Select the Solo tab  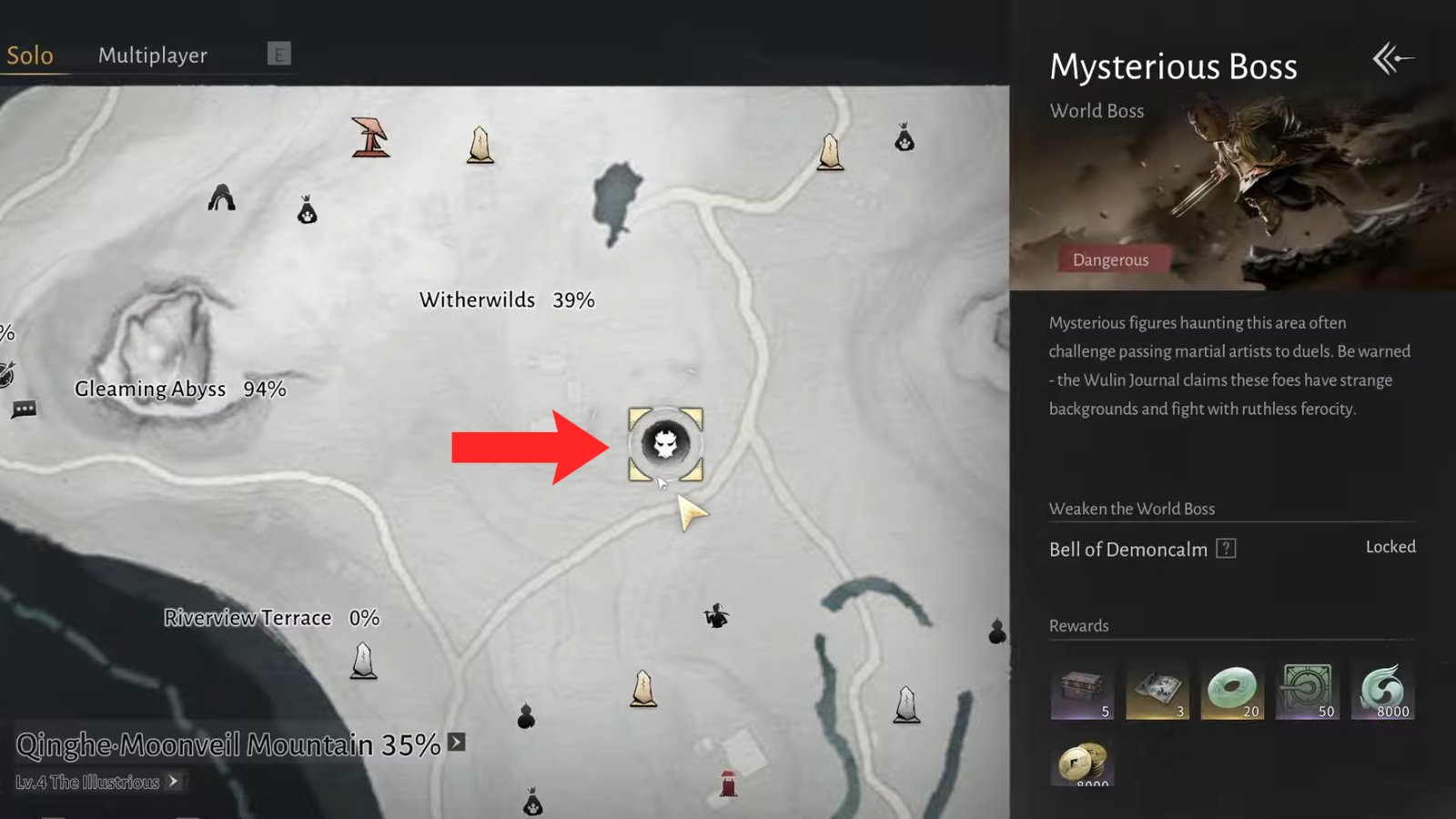pyautogui.click(x=30, y=55)
